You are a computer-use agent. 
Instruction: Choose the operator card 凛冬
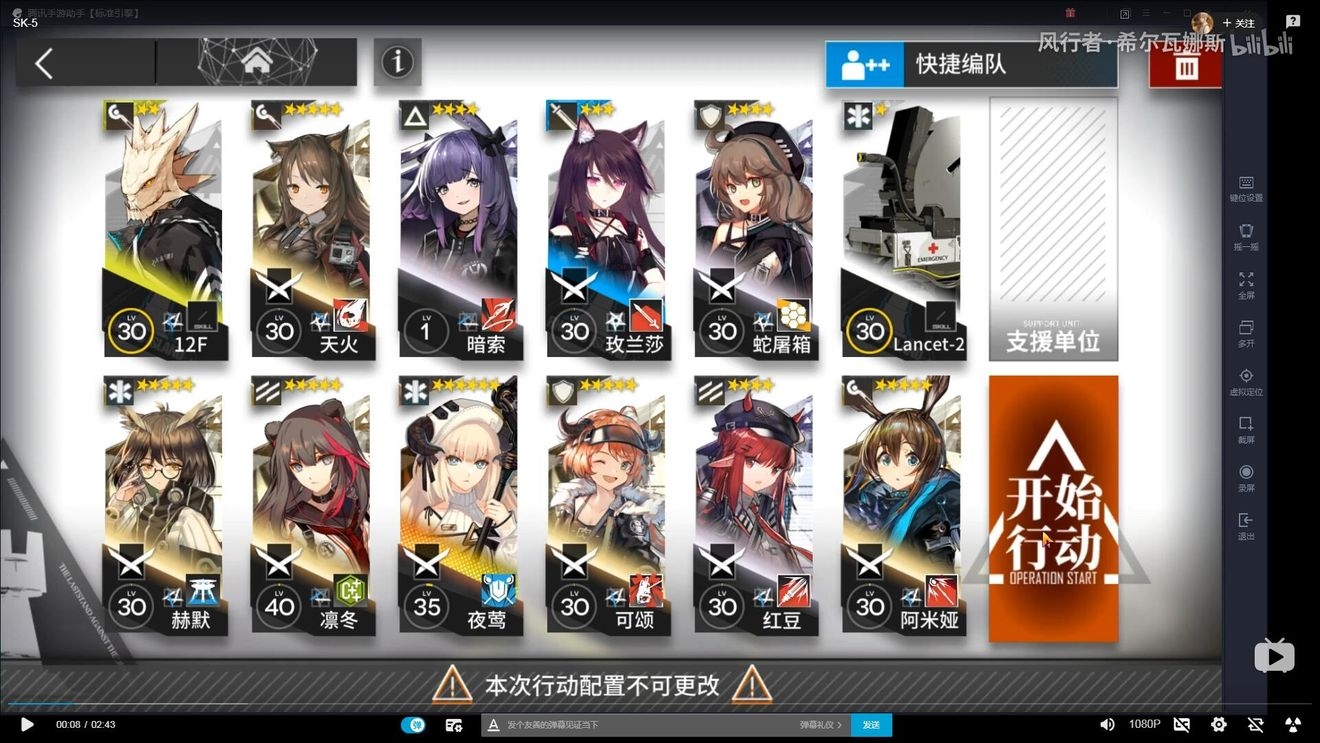point(311,505)
